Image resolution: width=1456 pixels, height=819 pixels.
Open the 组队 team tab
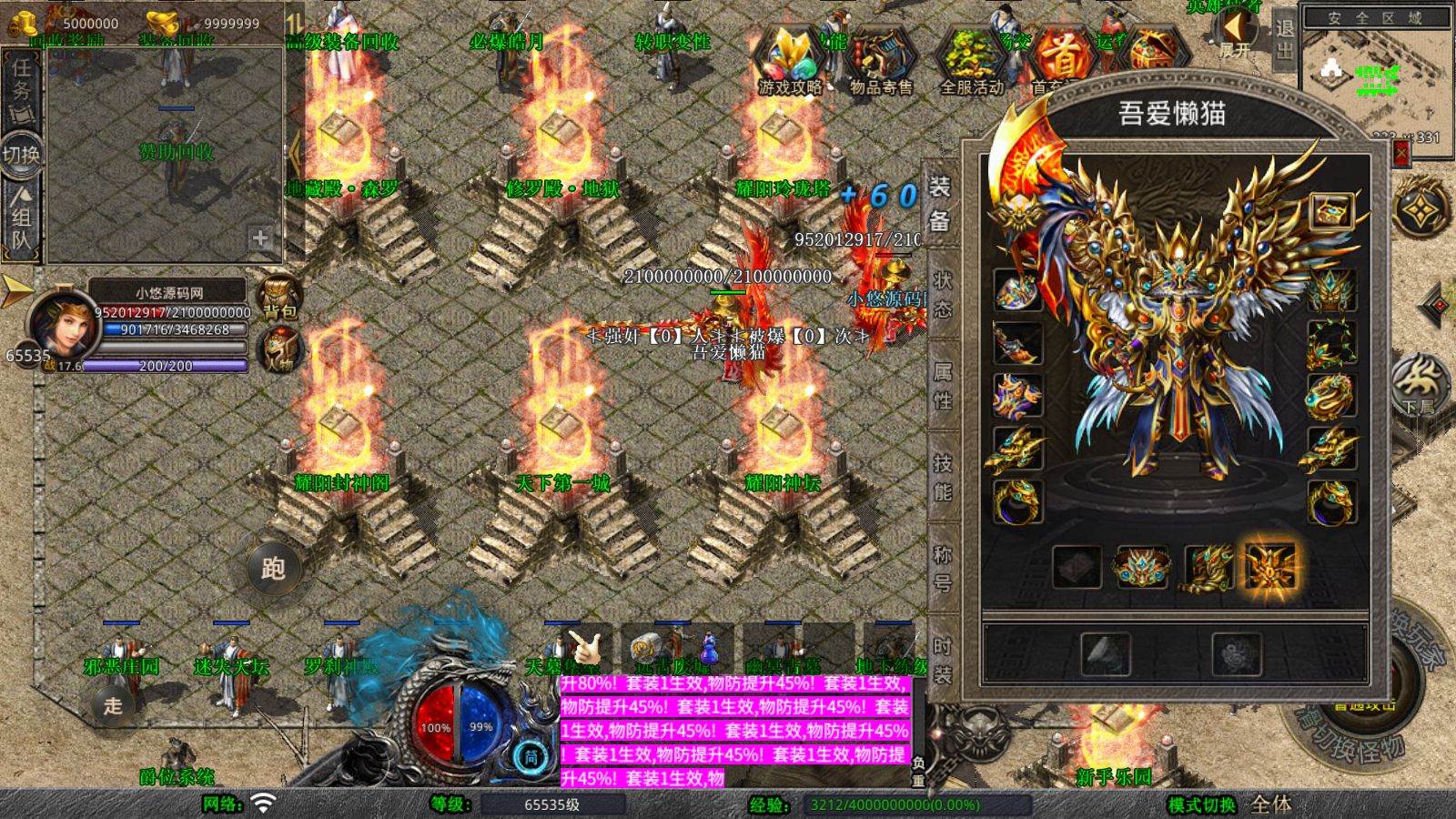click(x=21, y=218)
